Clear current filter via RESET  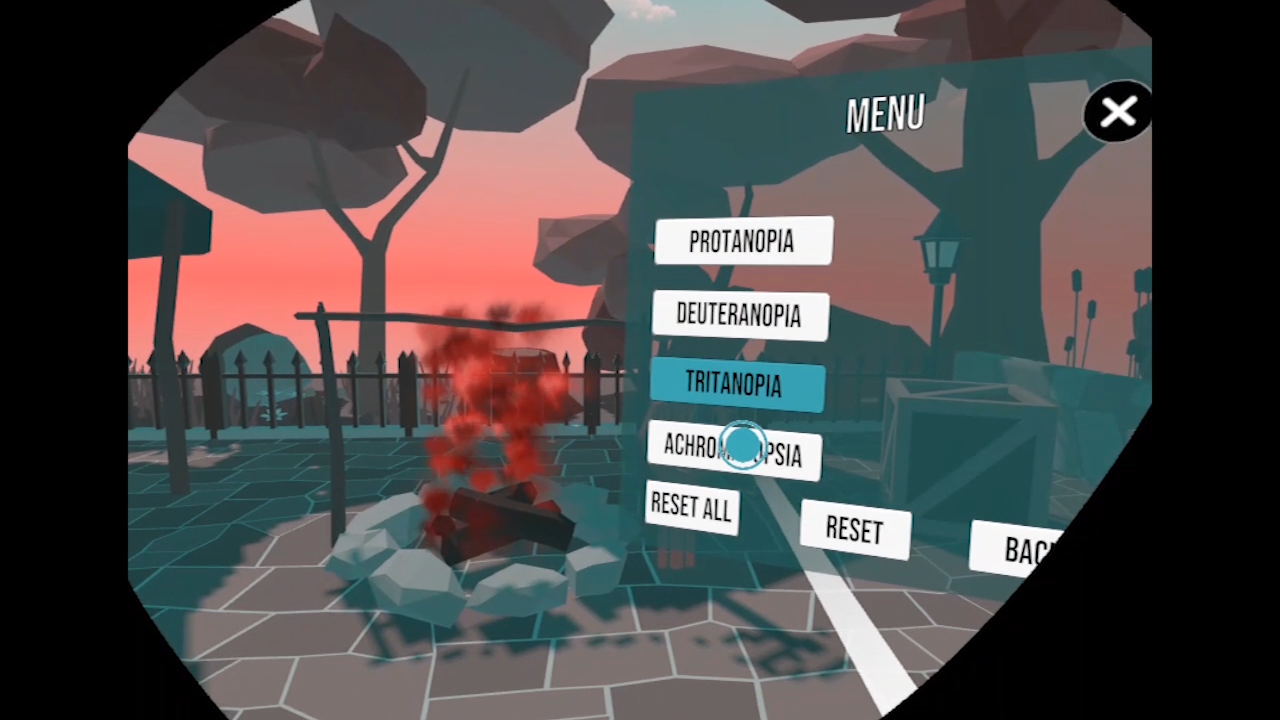click(854, 529)
